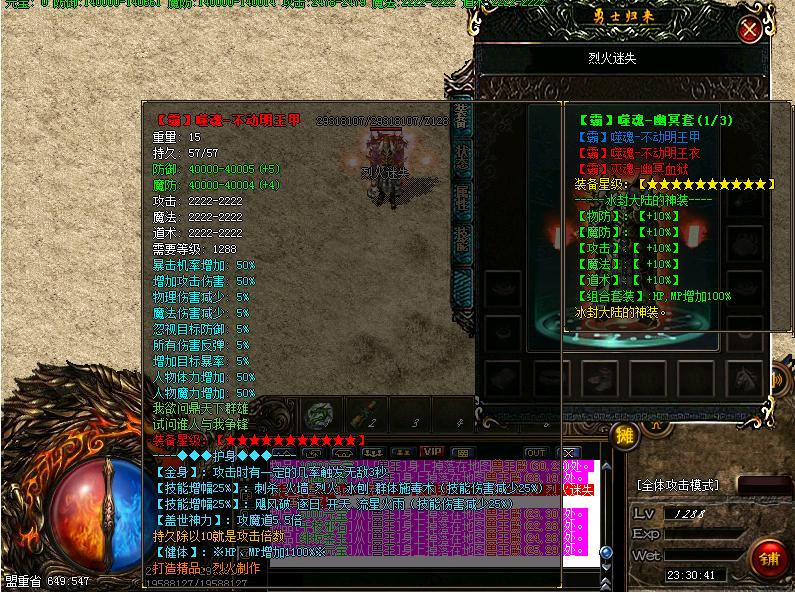Close the character equipment panel
This screenshot has height=593, width=795.
pyautogui.click(x=748, y=30)
